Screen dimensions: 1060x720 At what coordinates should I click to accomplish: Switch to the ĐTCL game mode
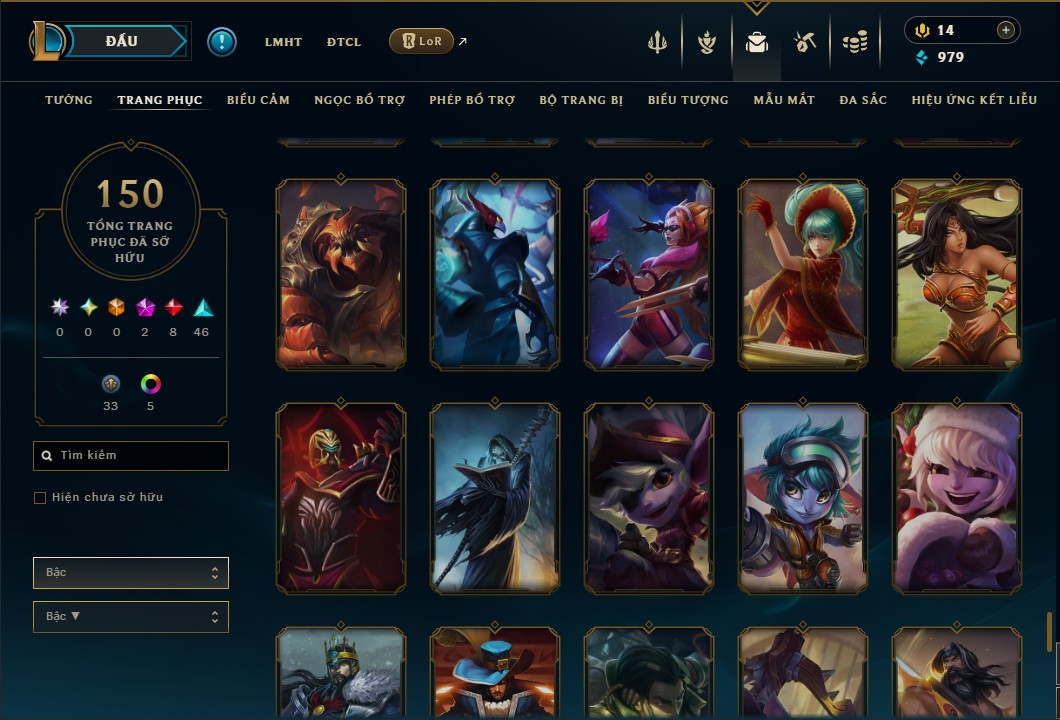pos(344,42)
